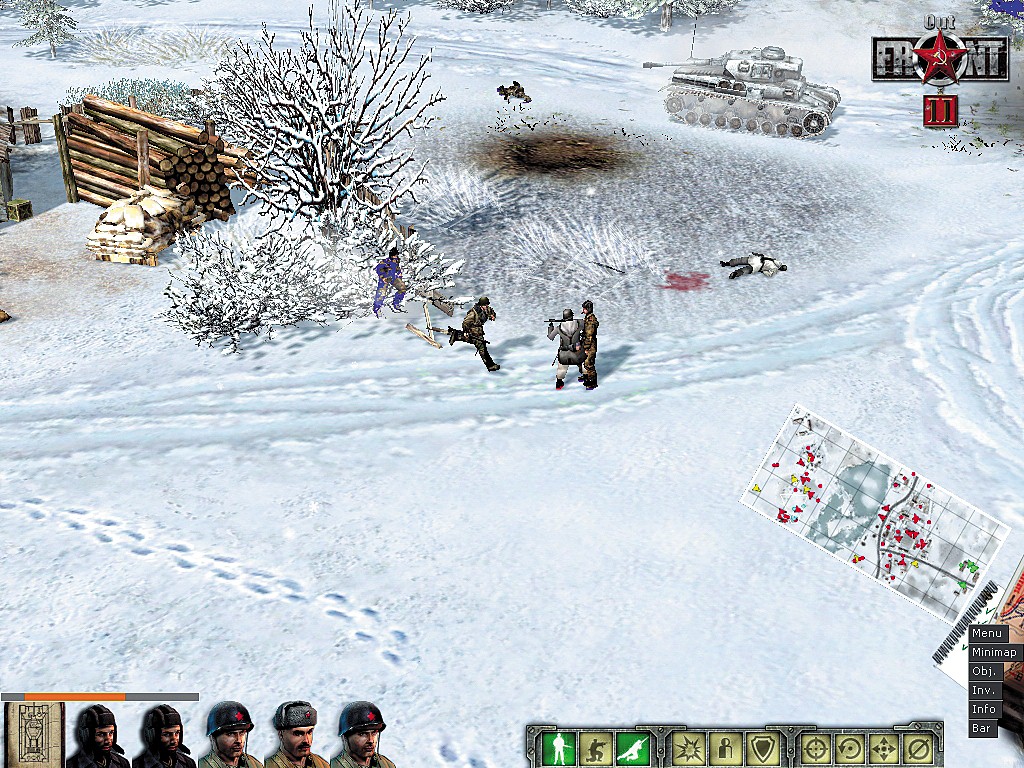Click the circular arrow rotate command
Viewport: 1024px width, 768px height.
tap(850, 747)
